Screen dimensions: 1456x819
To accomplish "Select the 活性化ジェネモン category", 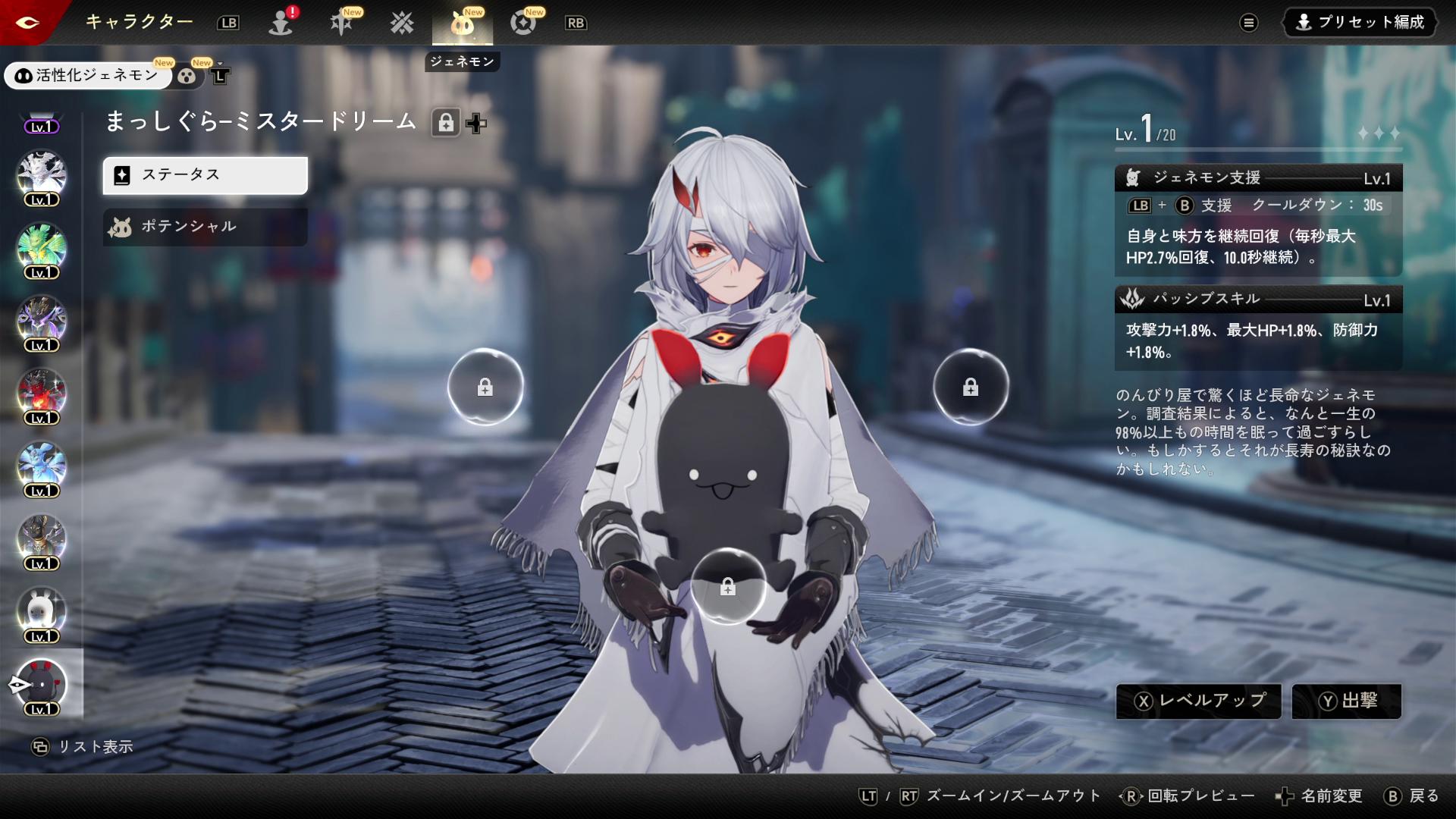I will click(x=88, y=75).
